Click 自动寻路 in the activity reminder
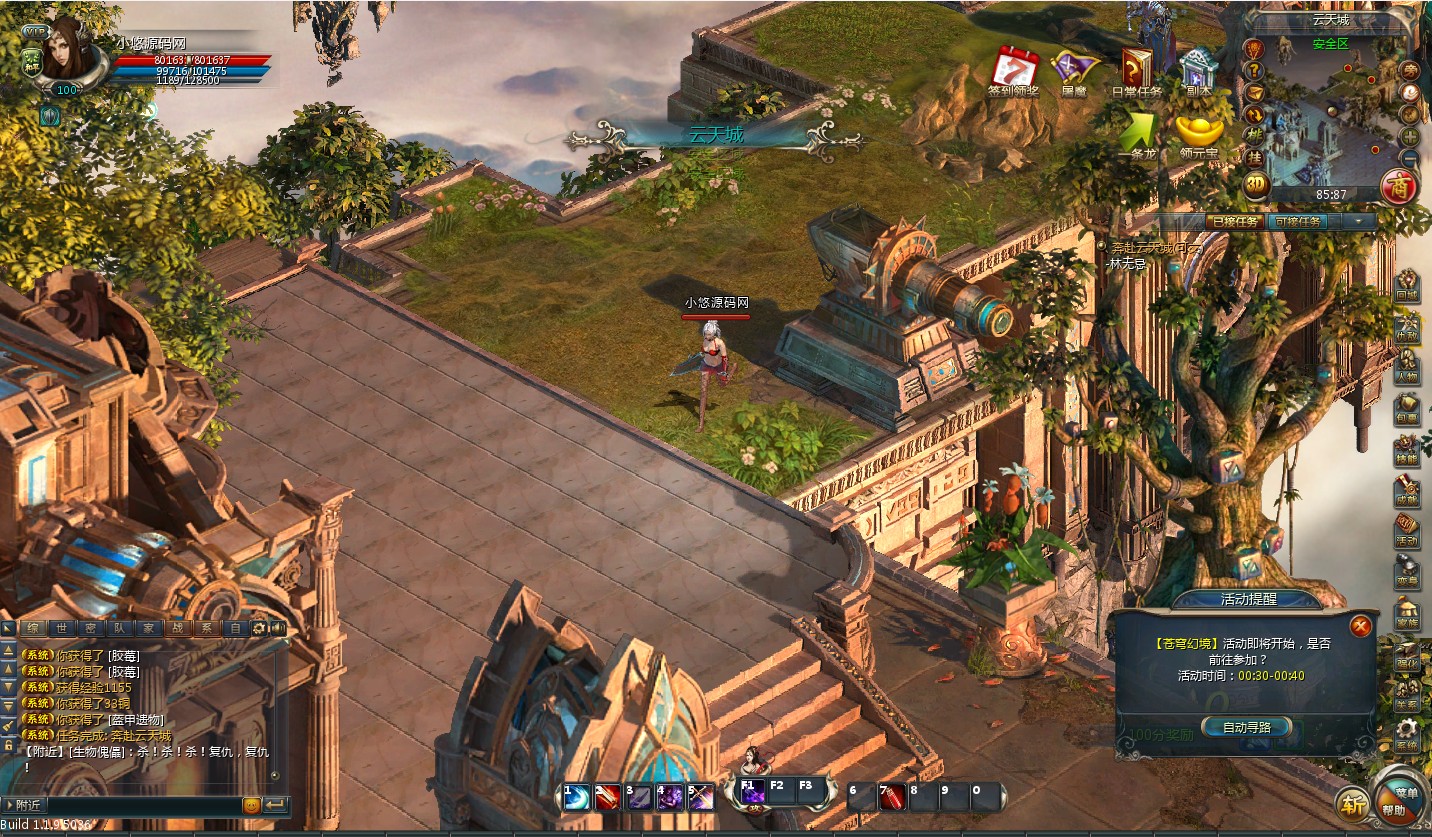Viewport: 1432px width, 837px height. (x=1246, y=727)
